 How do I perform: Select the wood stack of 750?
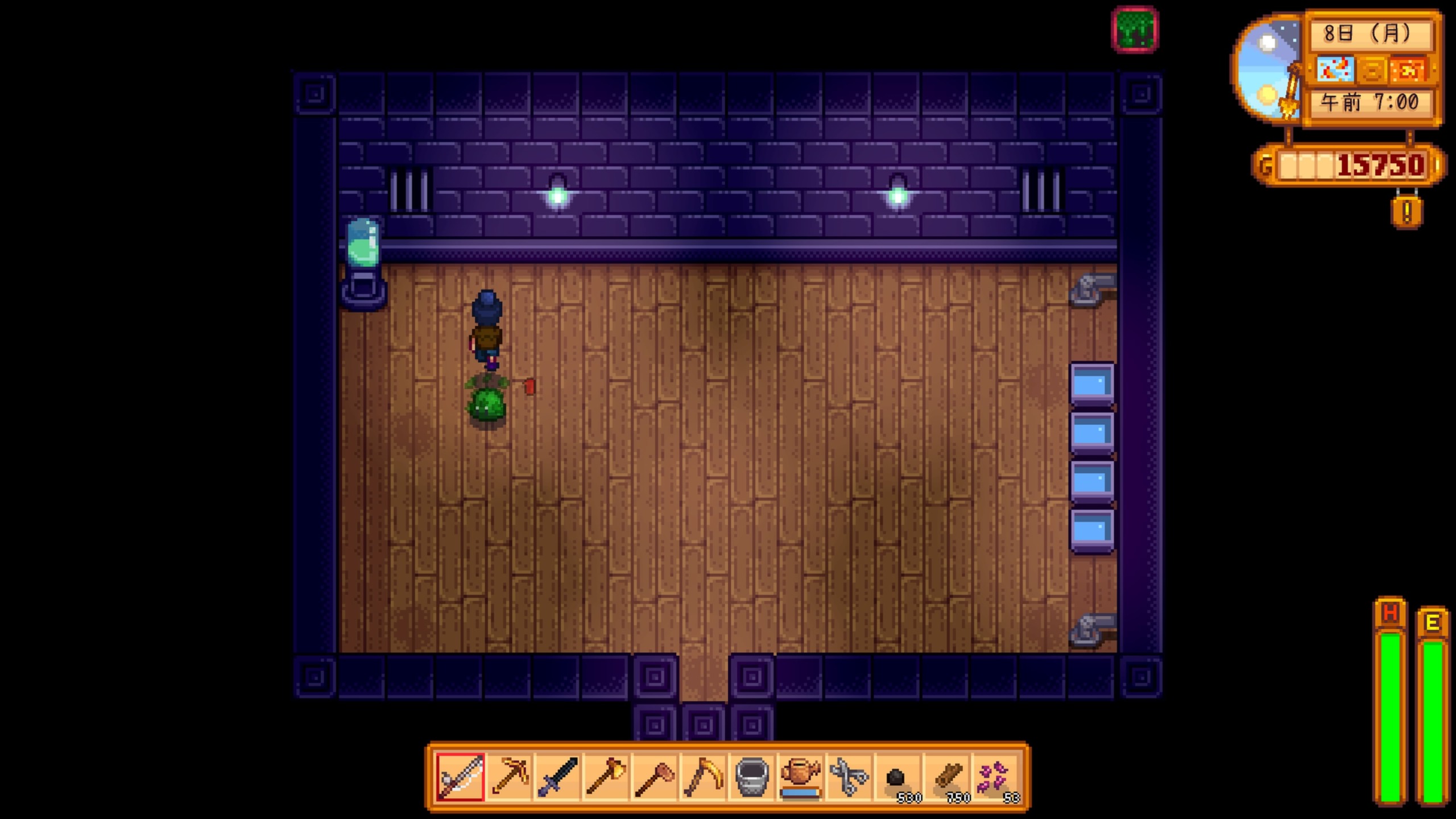(946, 777)
